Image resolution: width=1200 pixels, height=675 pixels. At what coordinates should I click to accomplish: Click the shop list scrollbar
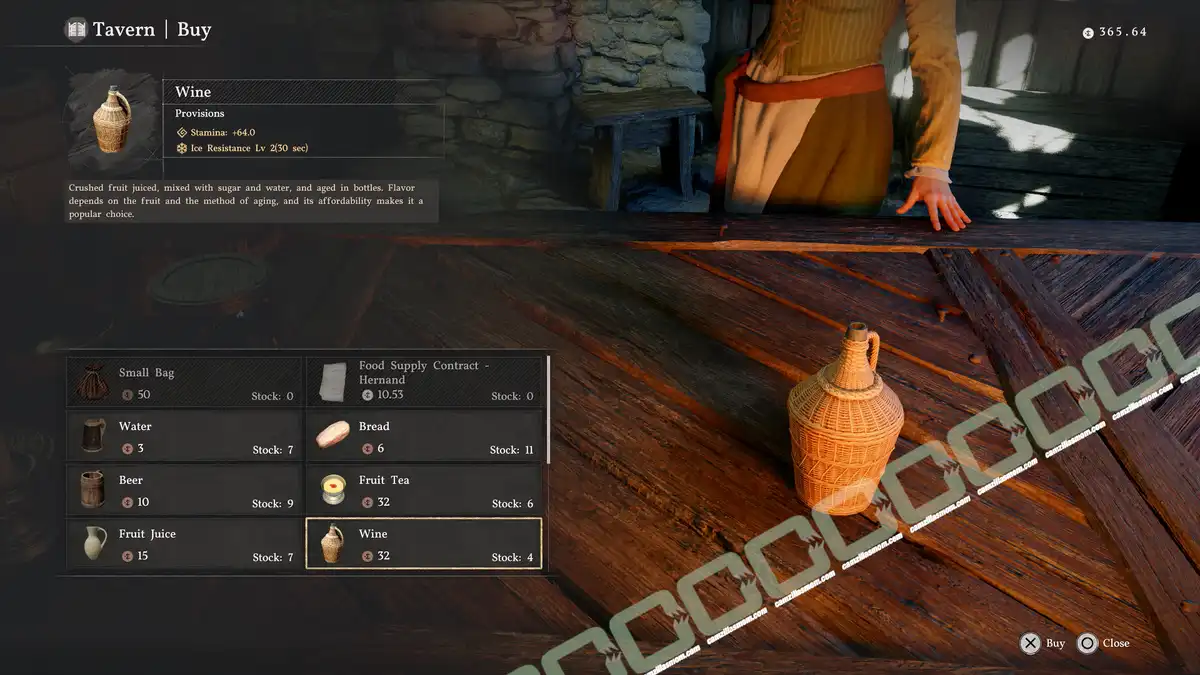click(x=548, y=410)
